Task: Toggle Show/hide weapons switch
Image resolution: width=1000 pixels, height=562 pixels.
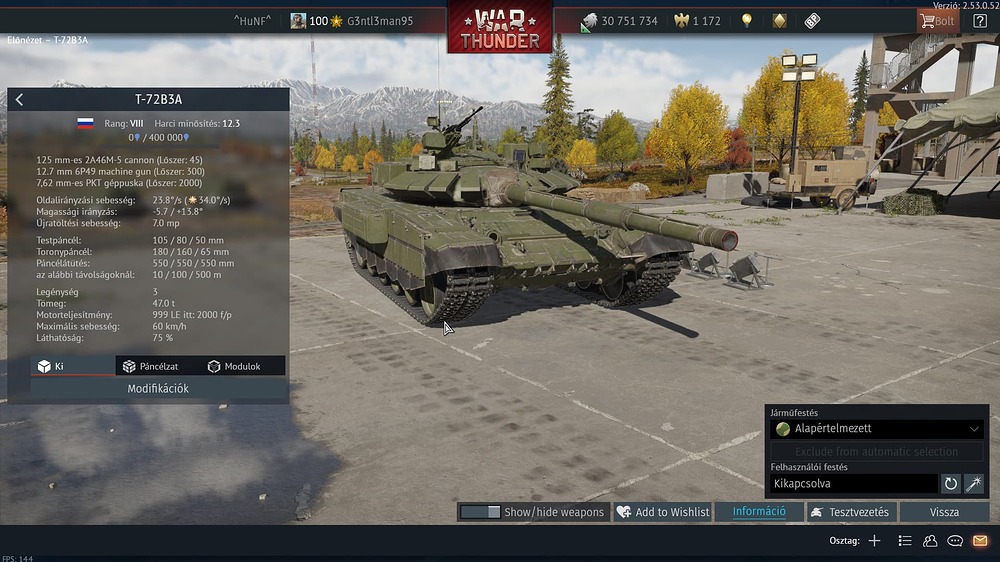Action: (x=480, y=512)
